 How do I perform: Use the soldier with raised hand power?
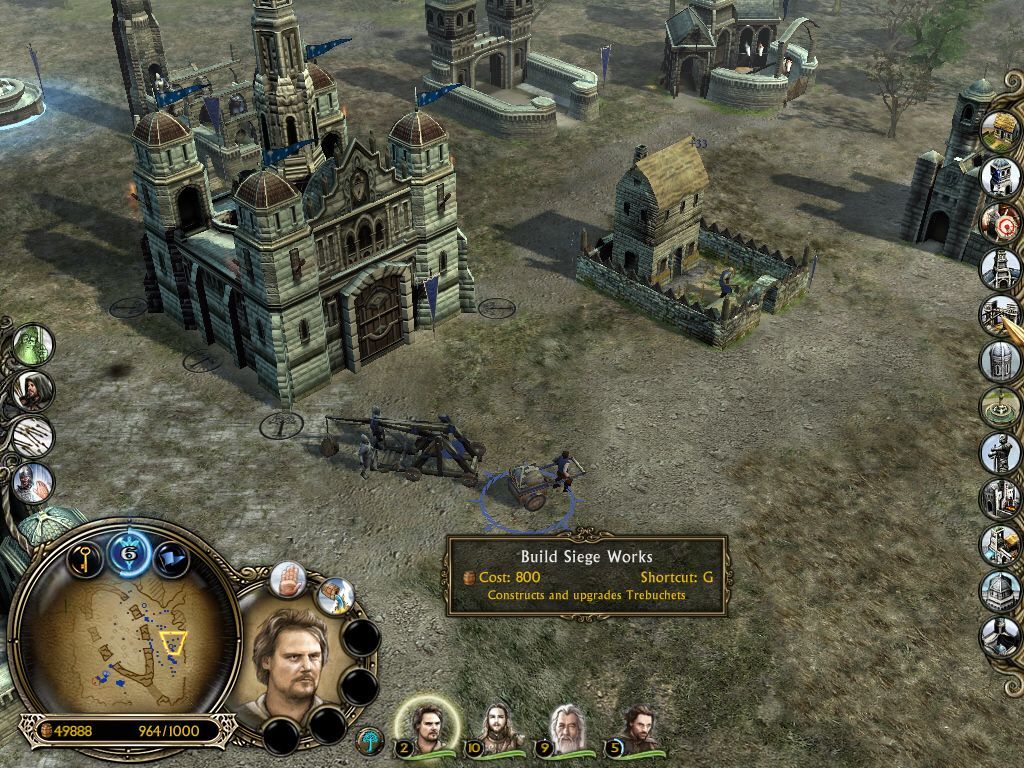pyautogui.click(x=33, y=483)
